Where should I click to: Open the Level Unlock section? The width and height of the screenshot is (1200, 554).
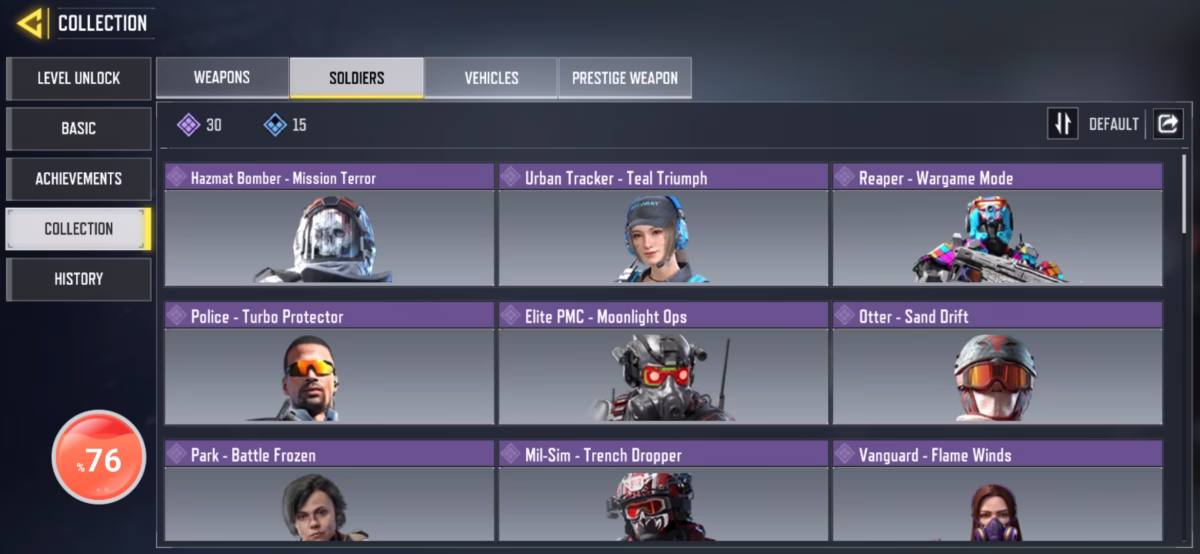click(x=79, y=78)
